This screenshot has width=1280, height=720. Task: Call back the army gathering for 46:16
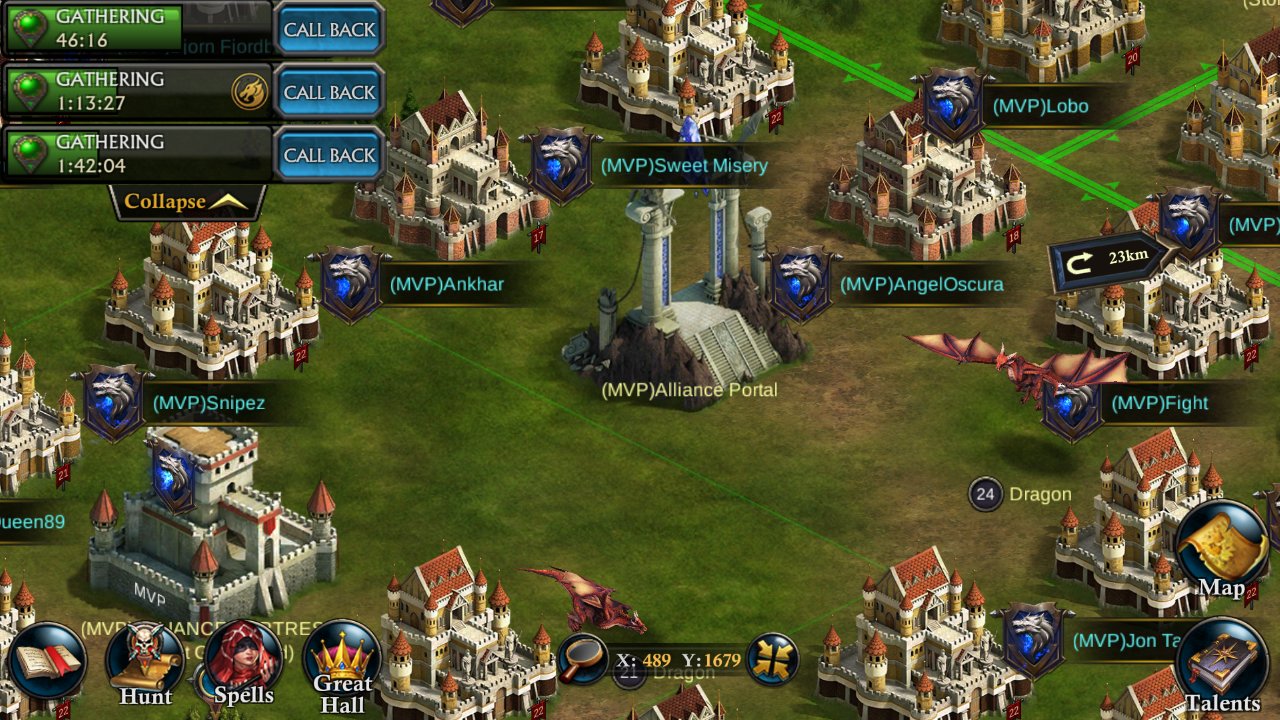click(x=329, y=29)
